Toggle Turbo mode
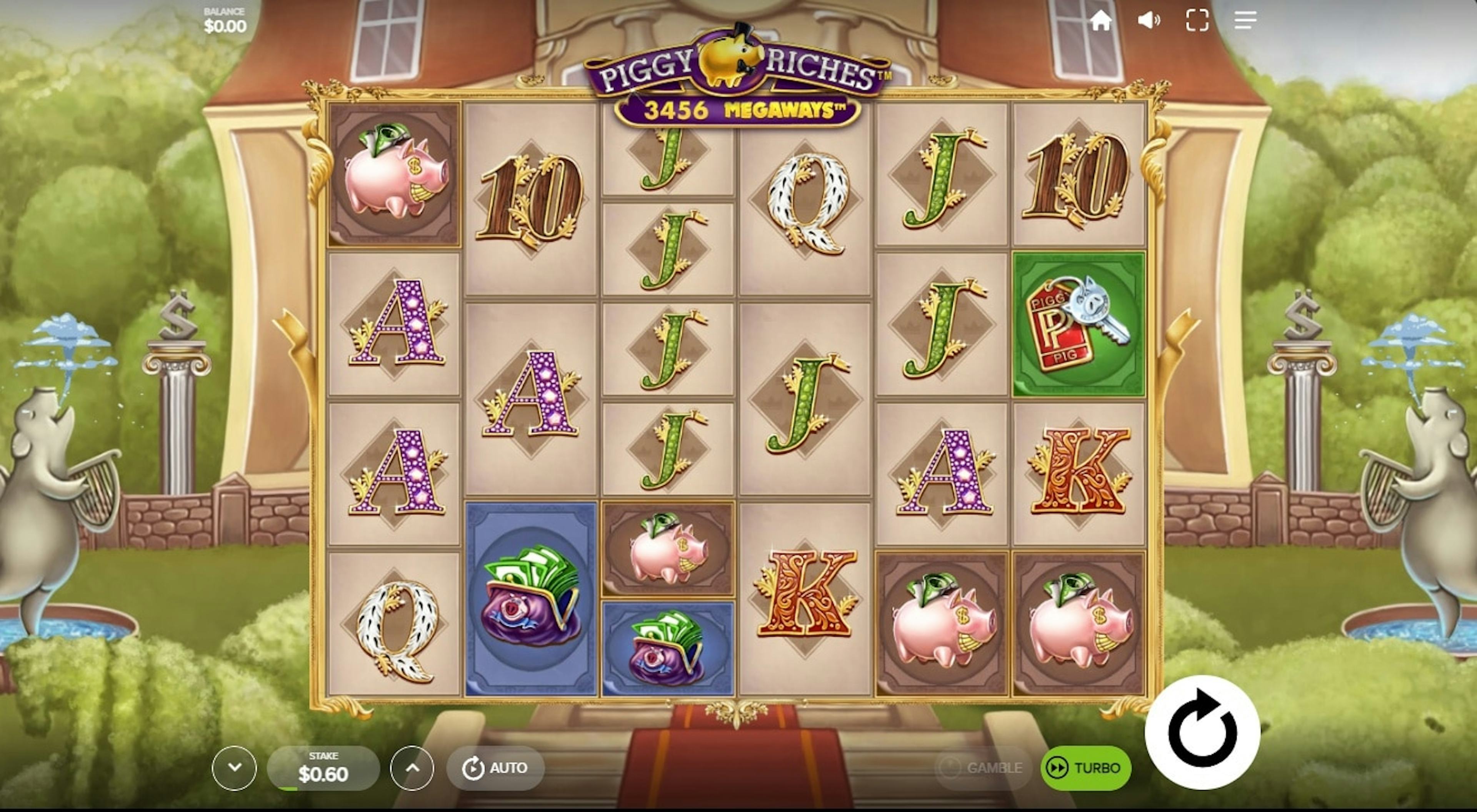The height and width of the screenshot is (812, 1477). (1085, 768)
